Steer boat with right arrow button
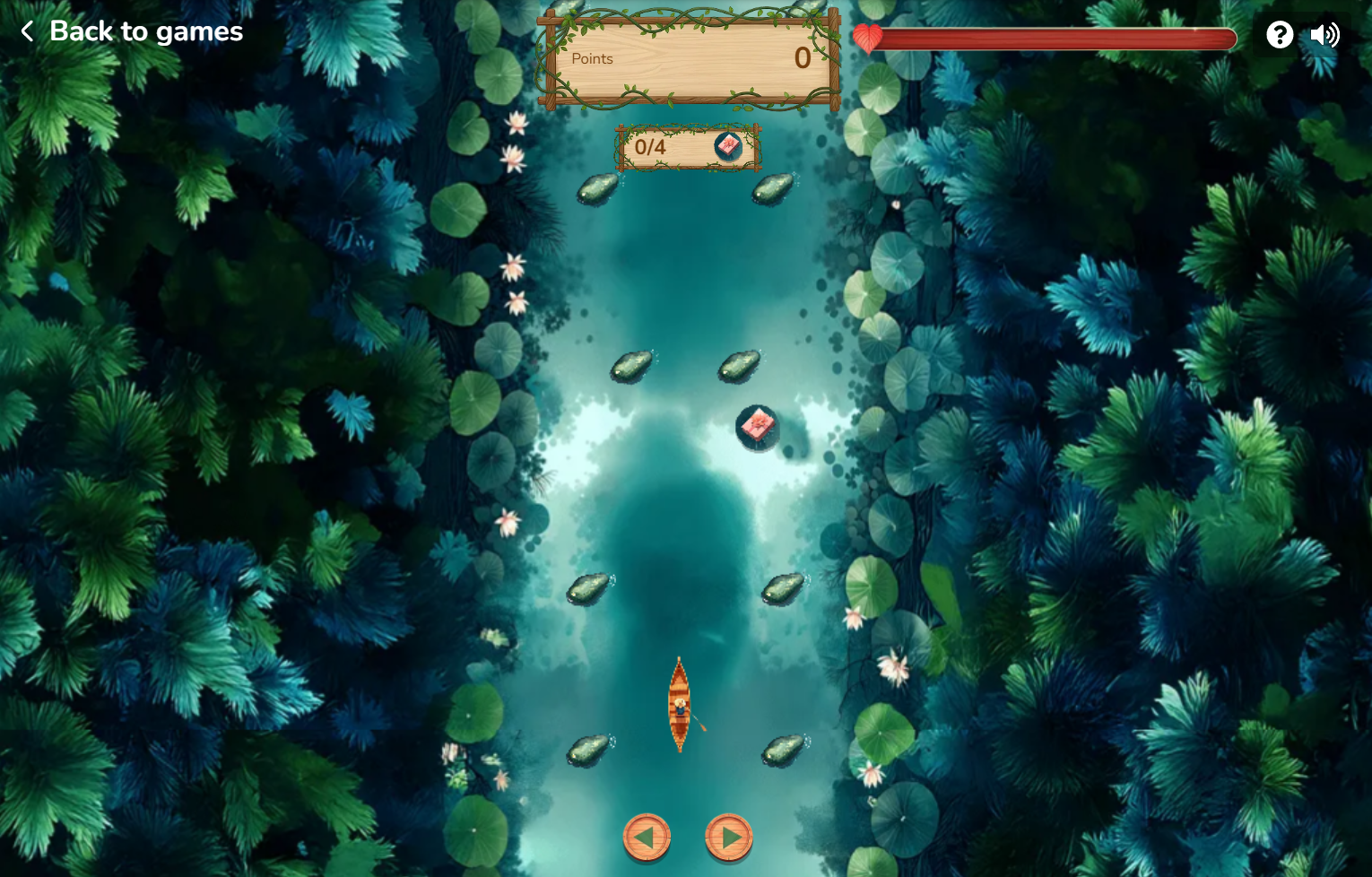Image resolution: width=1372 pixels, height=877 pixels. pos(729,837)
